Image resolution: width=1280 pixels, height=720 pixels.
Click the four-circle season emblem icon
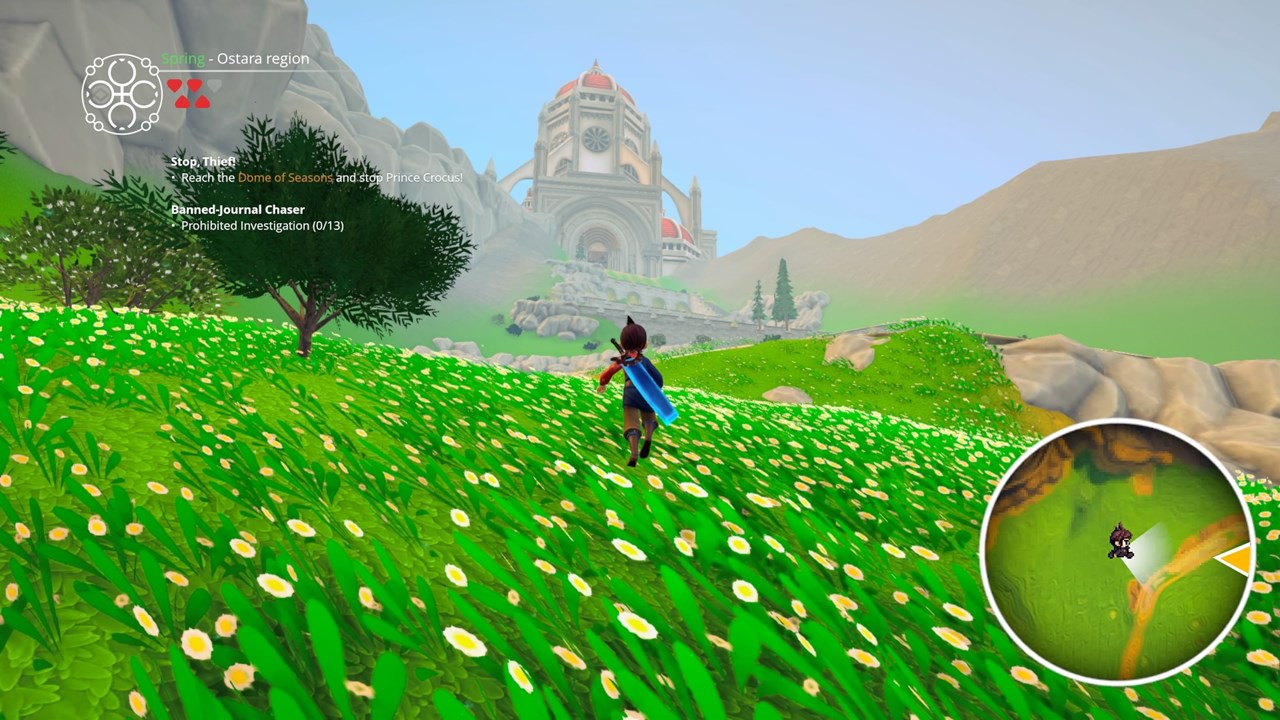[122, 94]
